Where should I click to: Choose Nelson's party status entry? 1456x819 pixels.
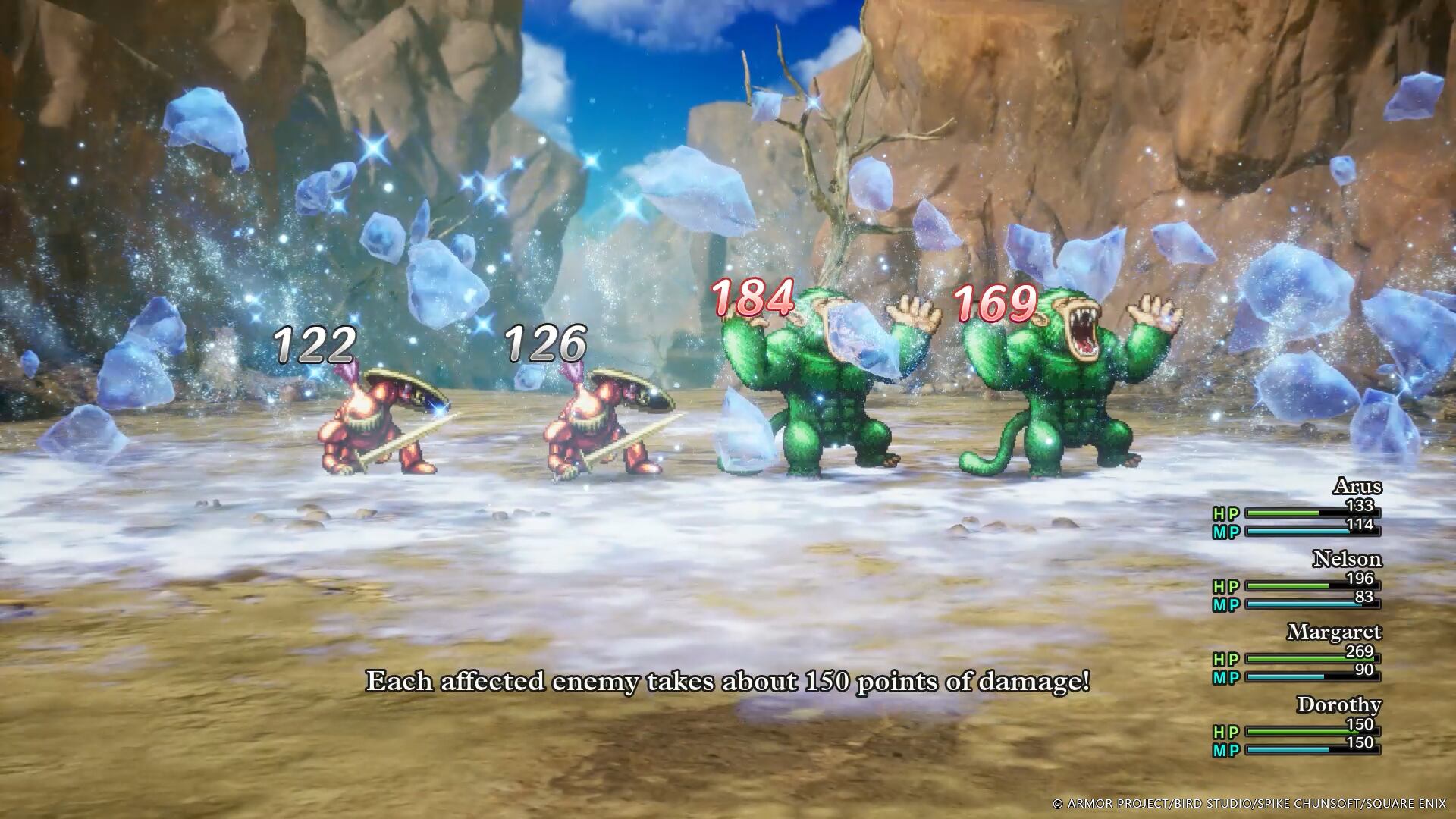pos(1346,560)
